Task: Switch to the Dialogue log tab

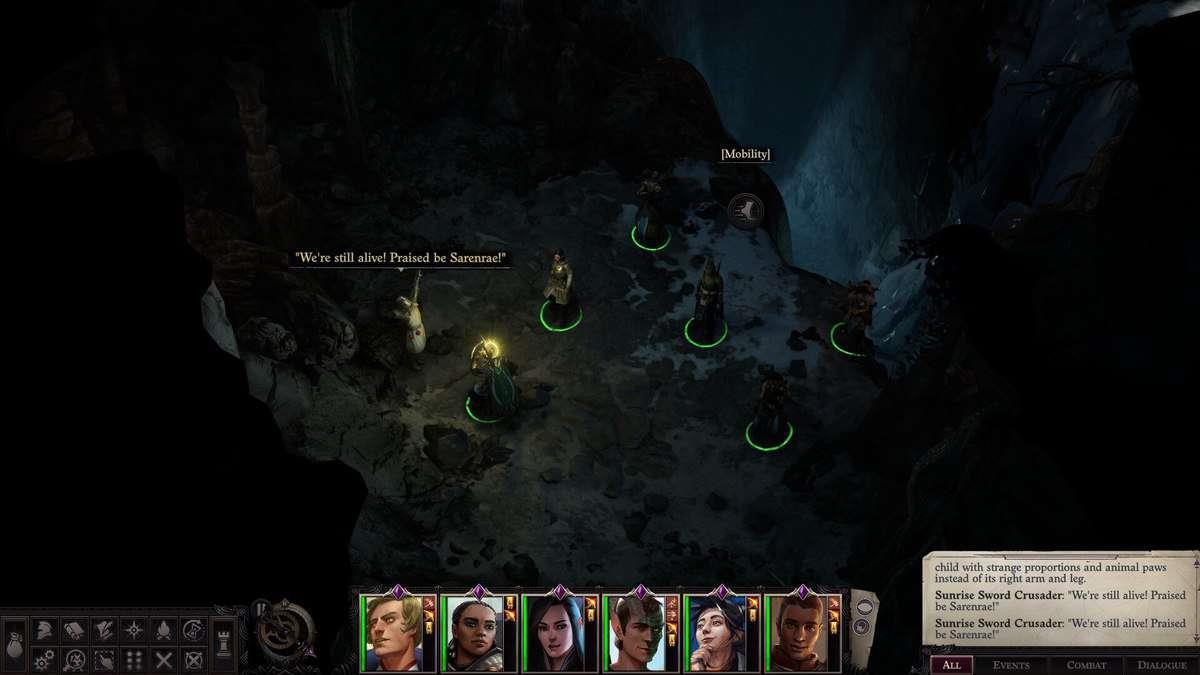Action: pos(1161,665)
